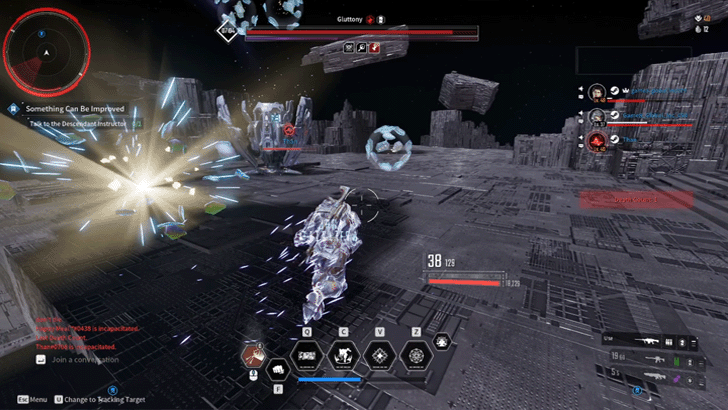The width and height of the screenshot is (728, 410).
Task: Activate the C skill charging figure icon
Action: point(344,354)
